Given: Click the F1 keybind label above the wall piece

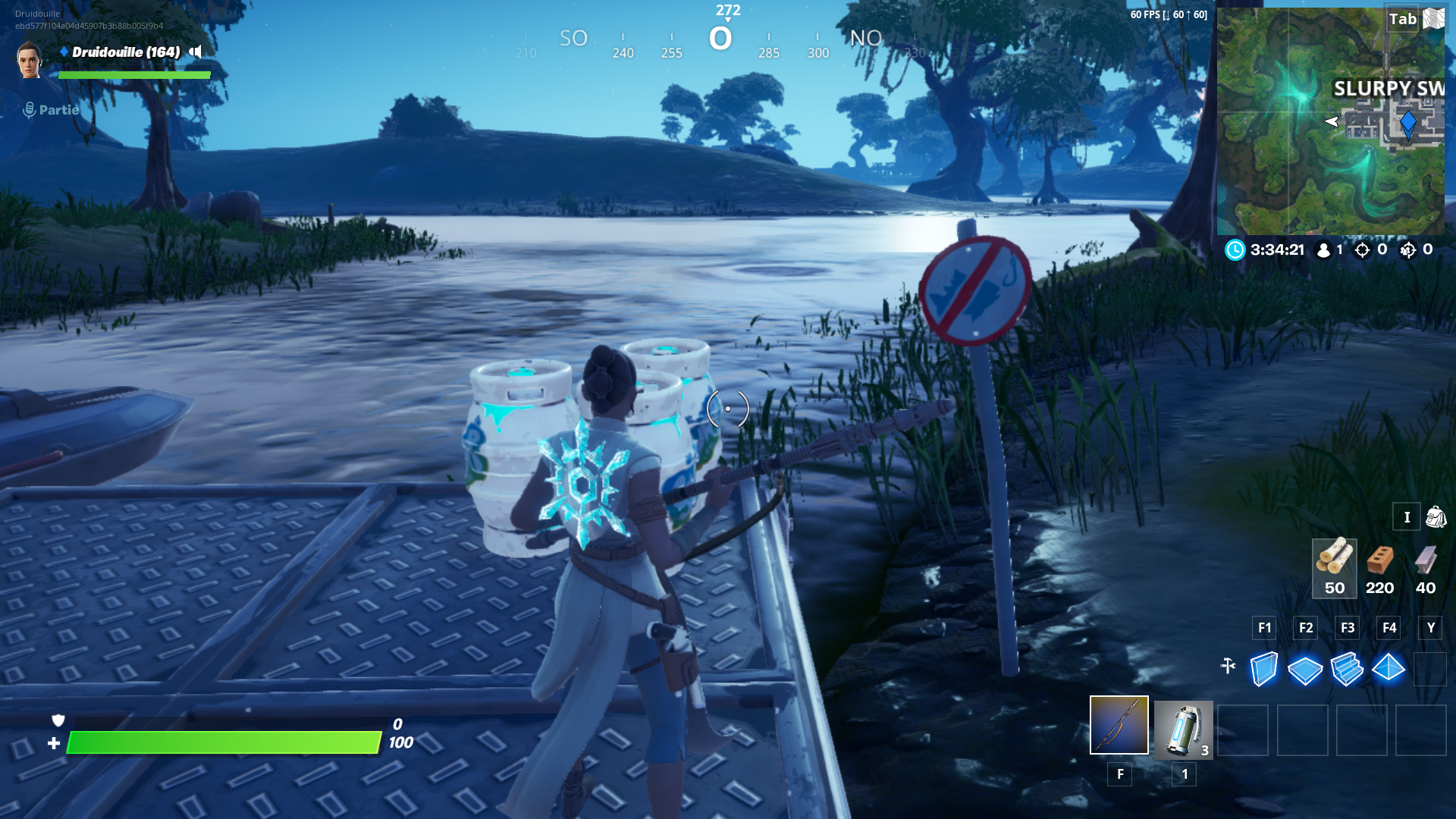Looking at the screenshot, I should click(x=1264, y=628).
